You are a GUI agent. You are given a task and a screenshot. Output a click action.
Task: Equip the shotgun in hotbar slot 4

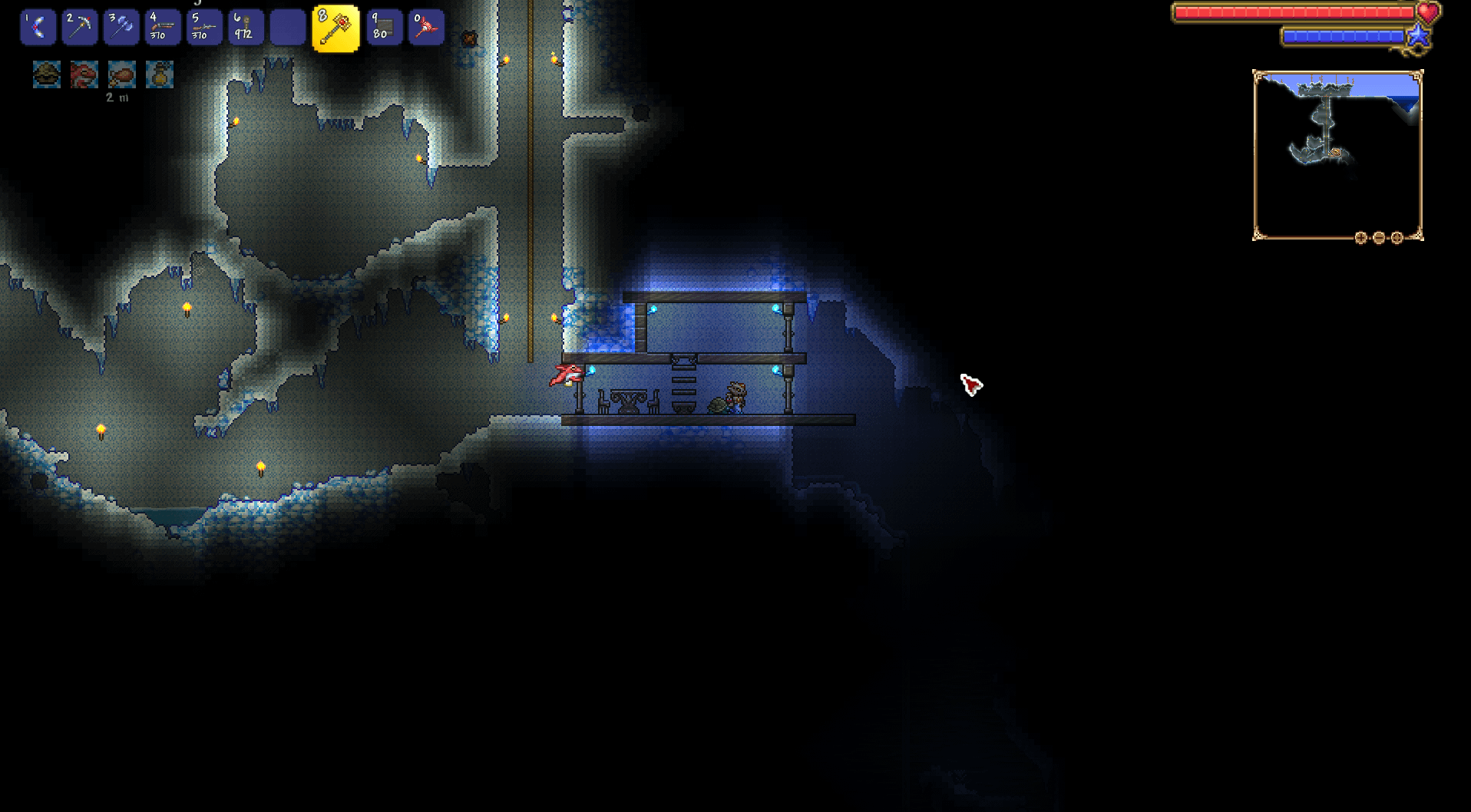163,28
